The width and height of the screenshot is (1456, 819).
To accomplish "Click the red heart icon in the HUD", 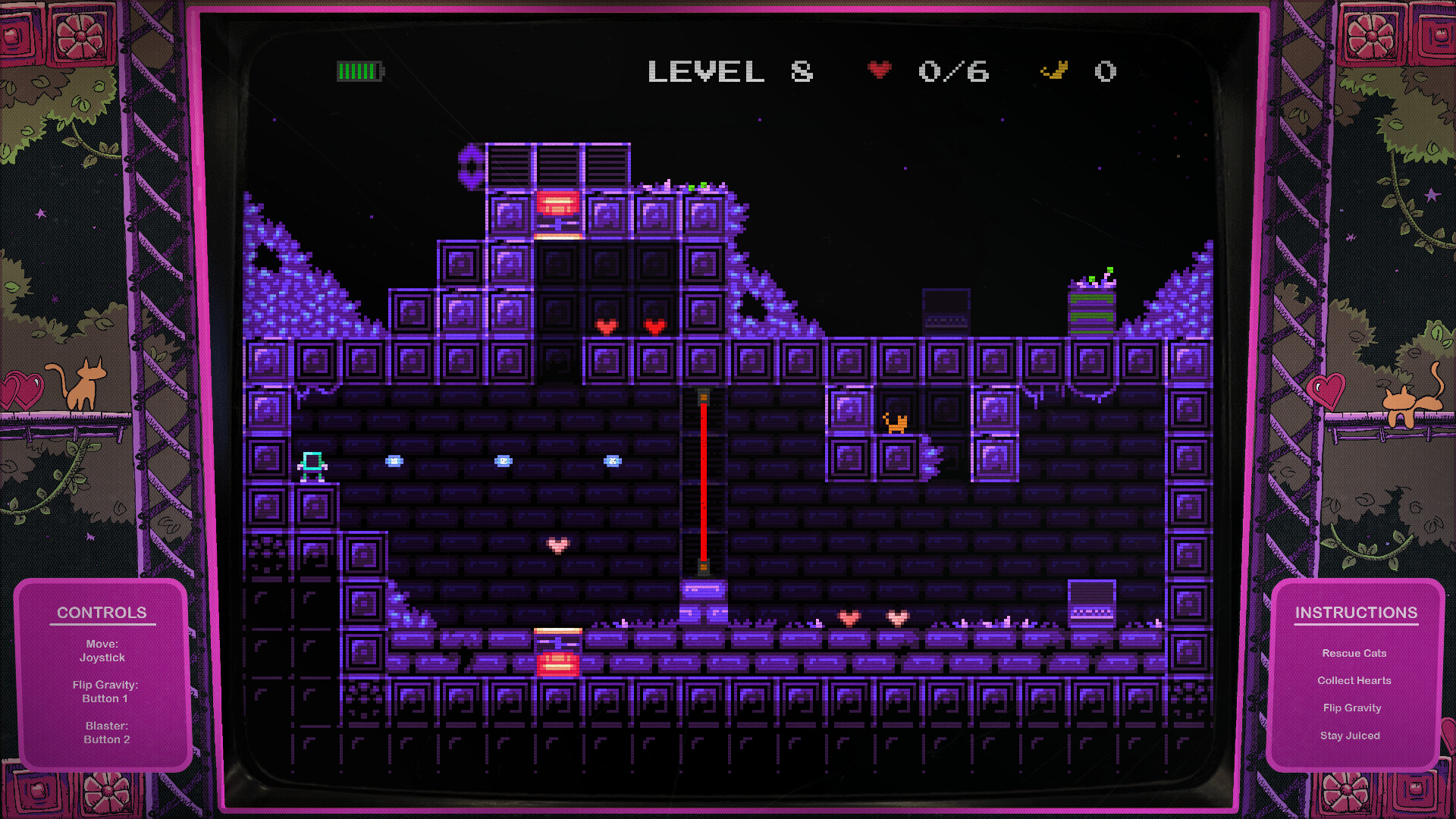I will [x=879, y=70].
